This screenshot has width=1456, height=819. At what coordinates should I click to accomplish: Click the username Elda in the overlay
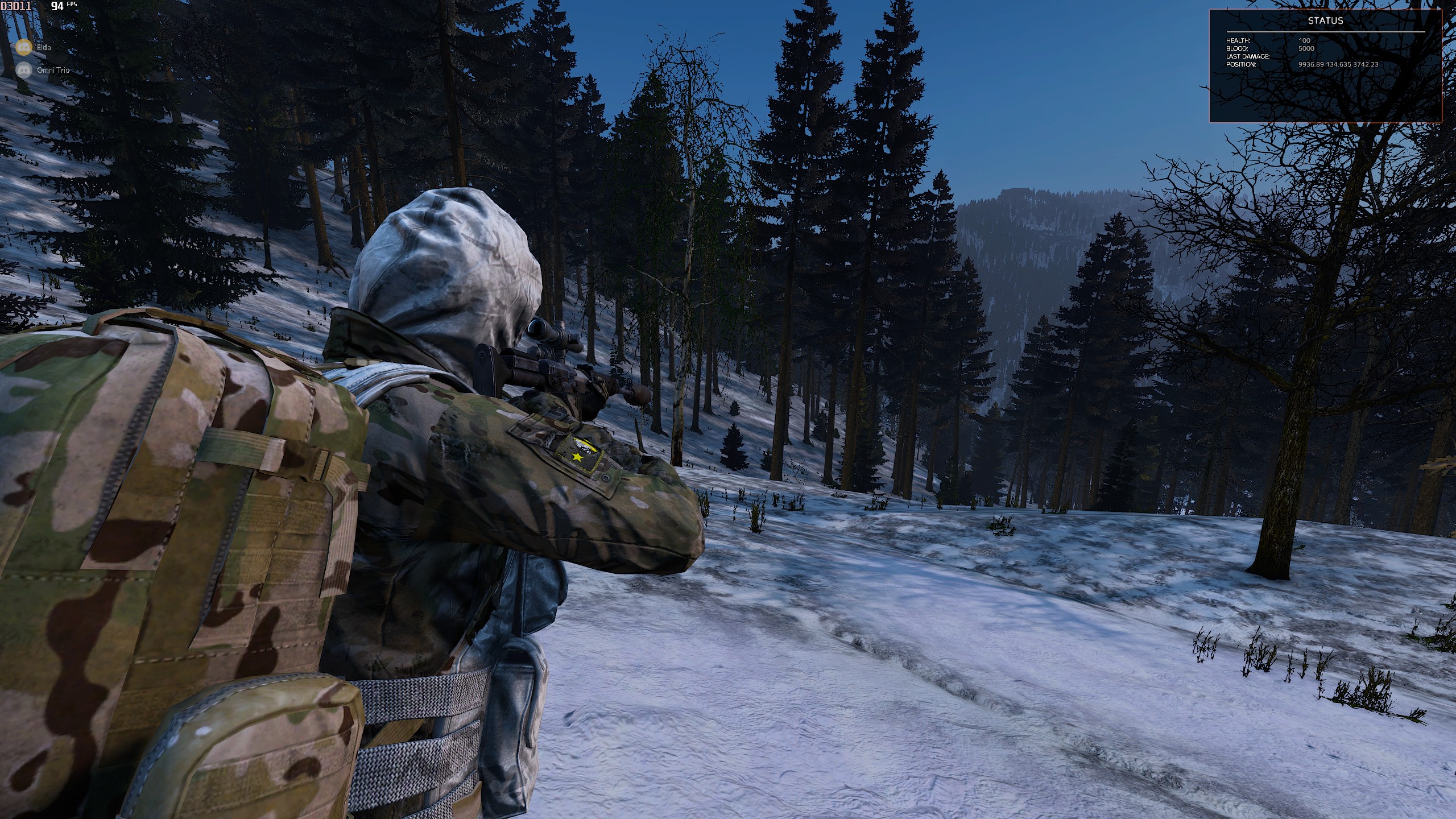[x=44, y=47]
